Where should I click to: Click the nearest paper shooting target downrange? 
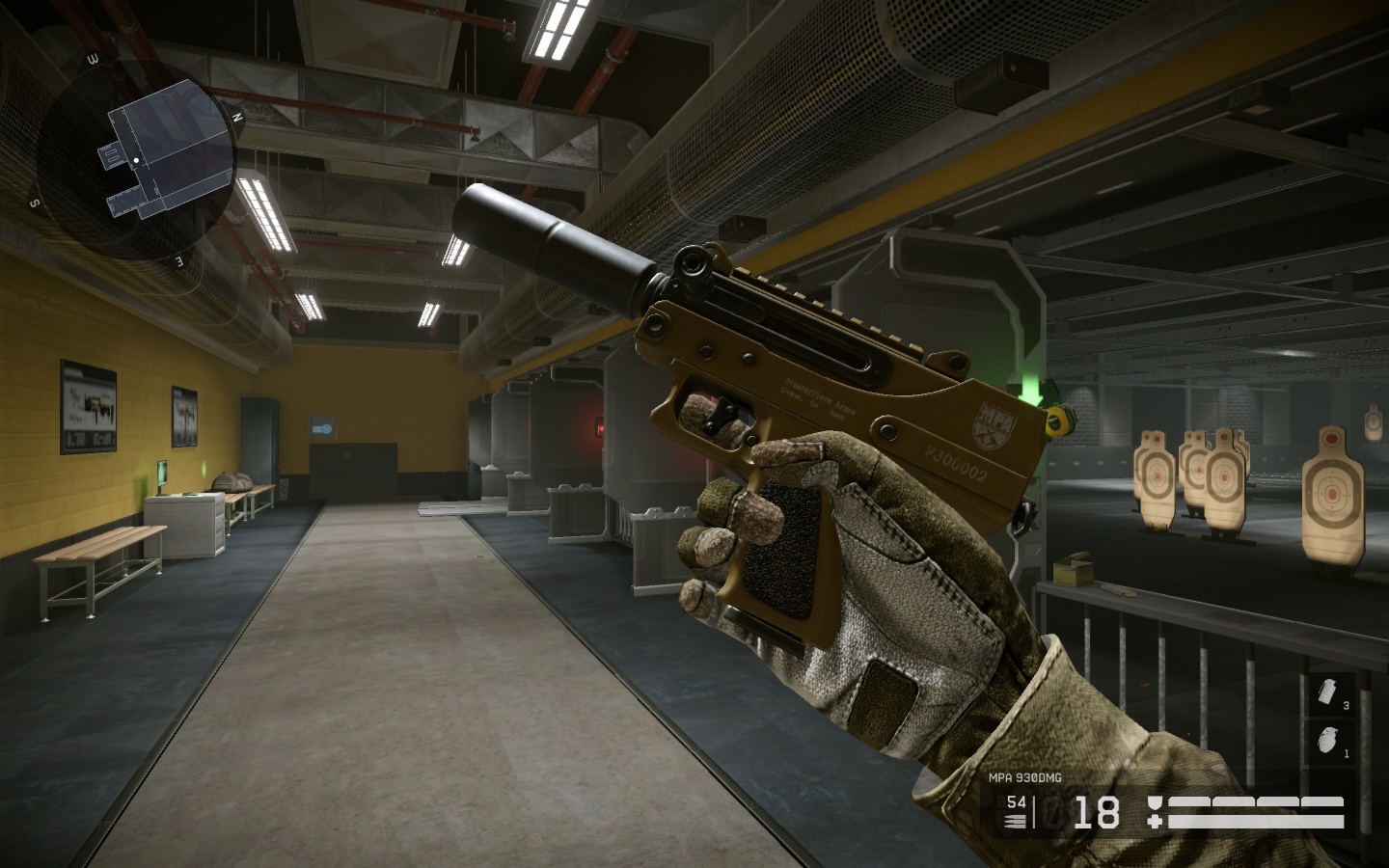coord(1331,492)
